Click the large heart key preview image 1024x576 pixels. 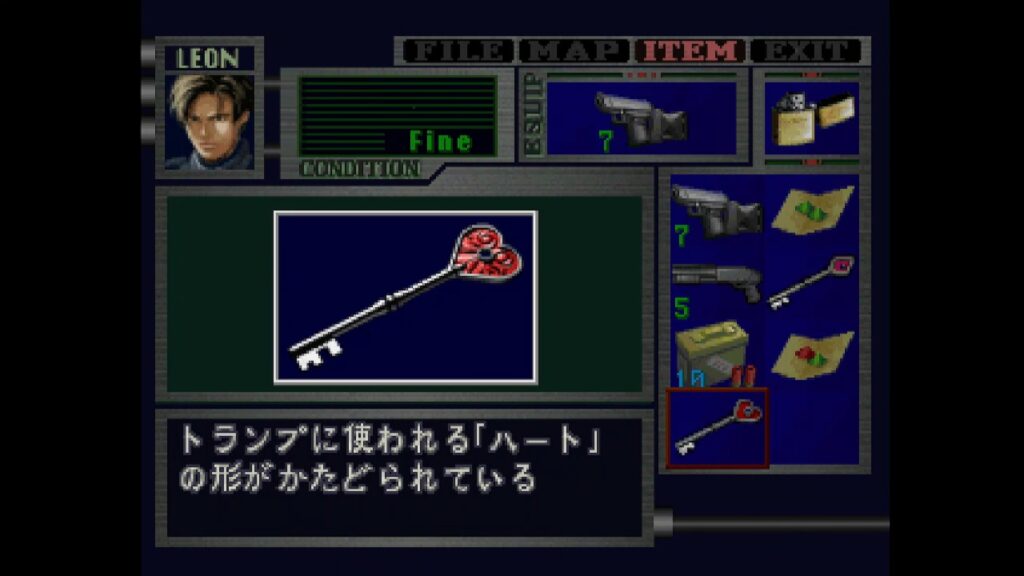pyautogui.click(x=405, y=297)
